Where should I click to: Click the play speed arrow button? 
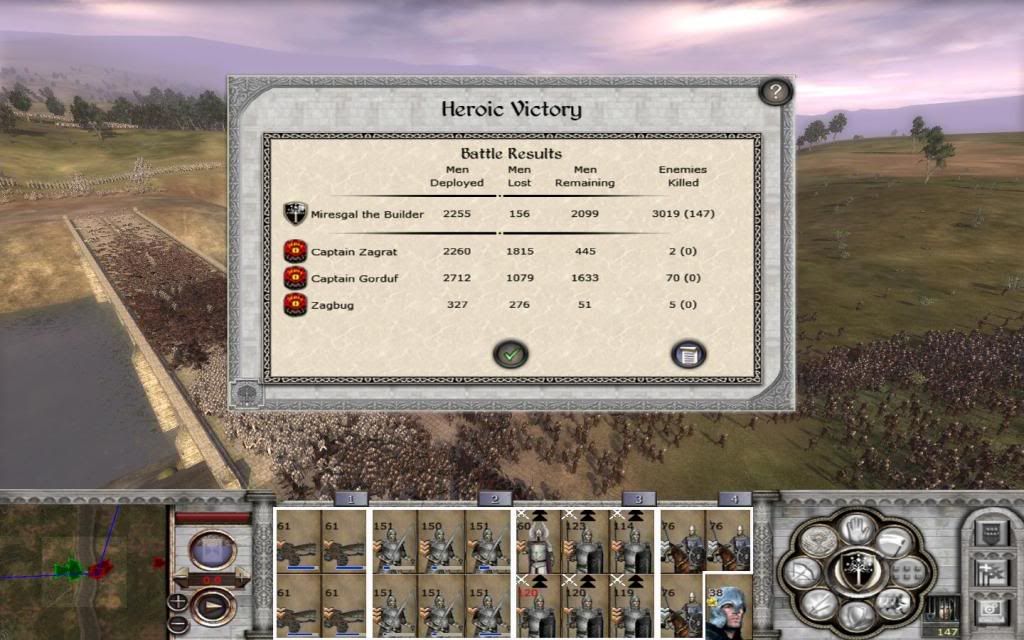point(212,606)
